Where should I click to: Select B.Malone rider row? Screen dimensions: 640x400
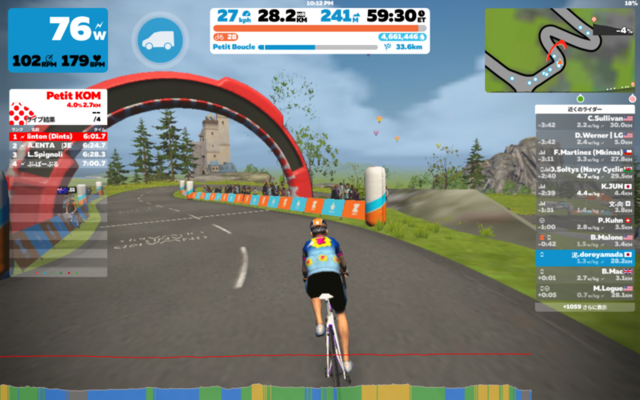click(586, 239)
